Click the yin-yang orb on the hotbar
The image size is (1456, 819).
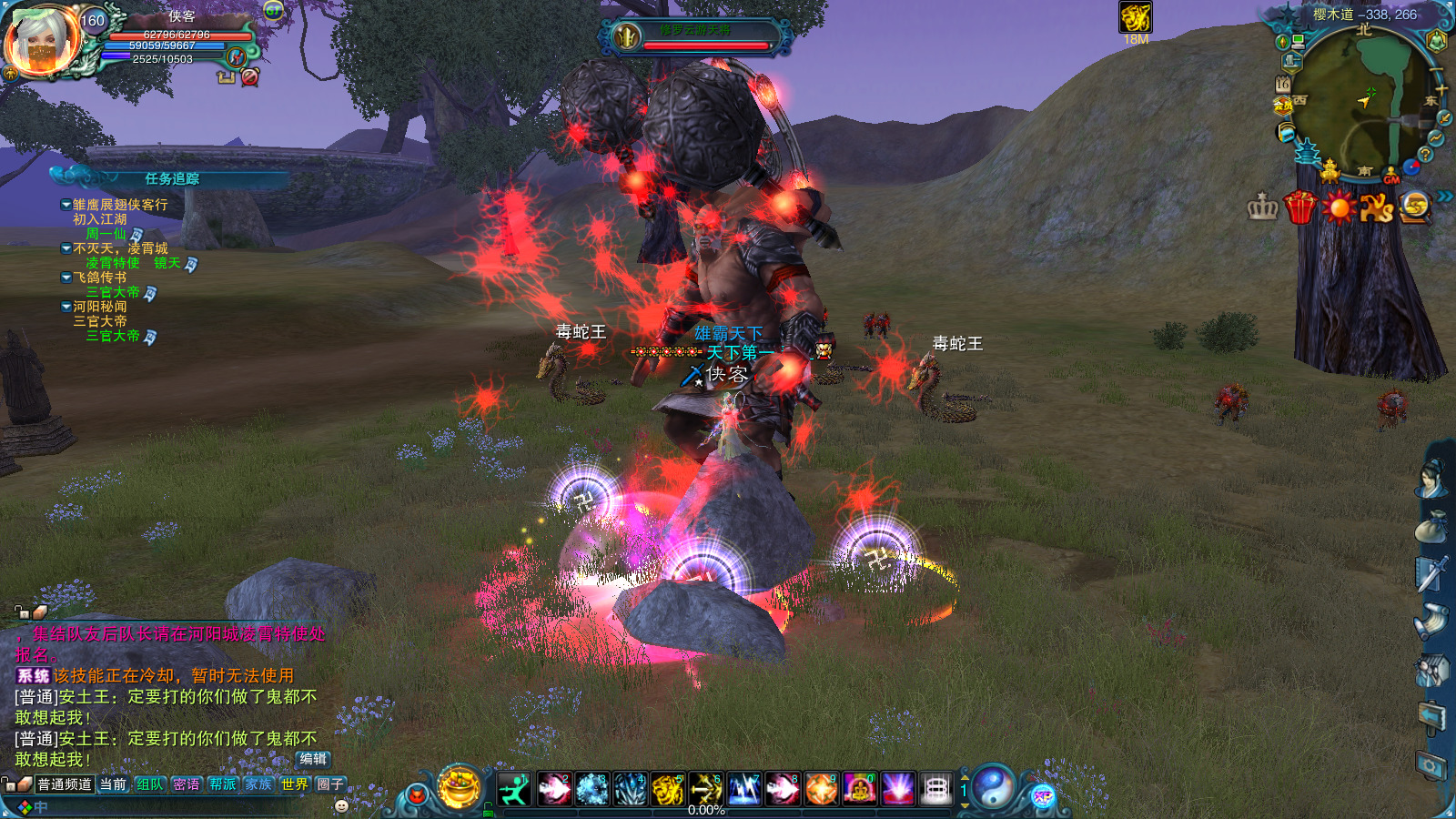click(994, 787)
